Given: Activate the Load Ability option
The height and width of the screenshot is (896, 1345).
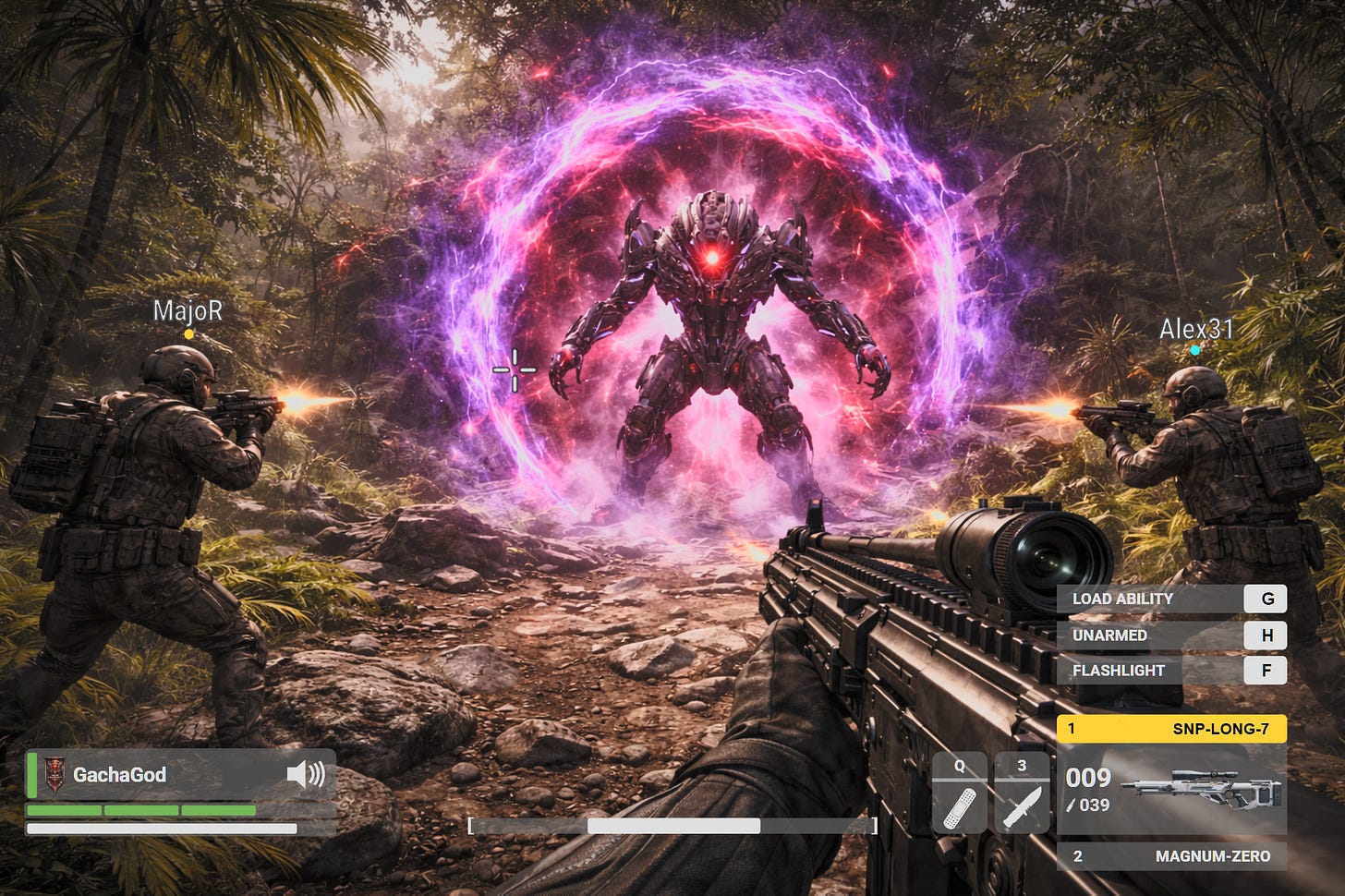Looking at the screenshot, I should point(1171,599).
